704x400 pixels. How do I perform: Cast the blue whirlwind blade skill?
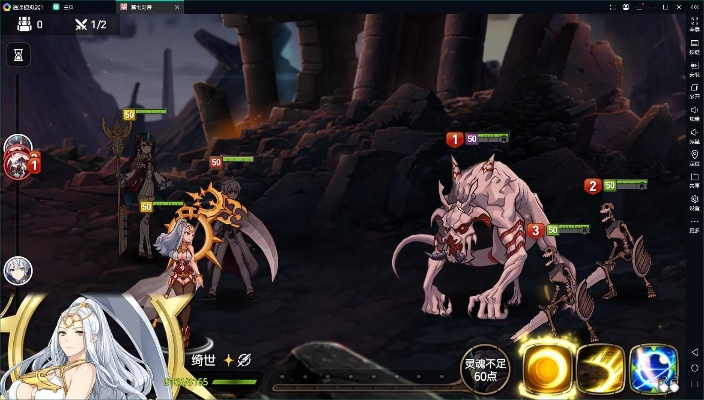(654, 367)
